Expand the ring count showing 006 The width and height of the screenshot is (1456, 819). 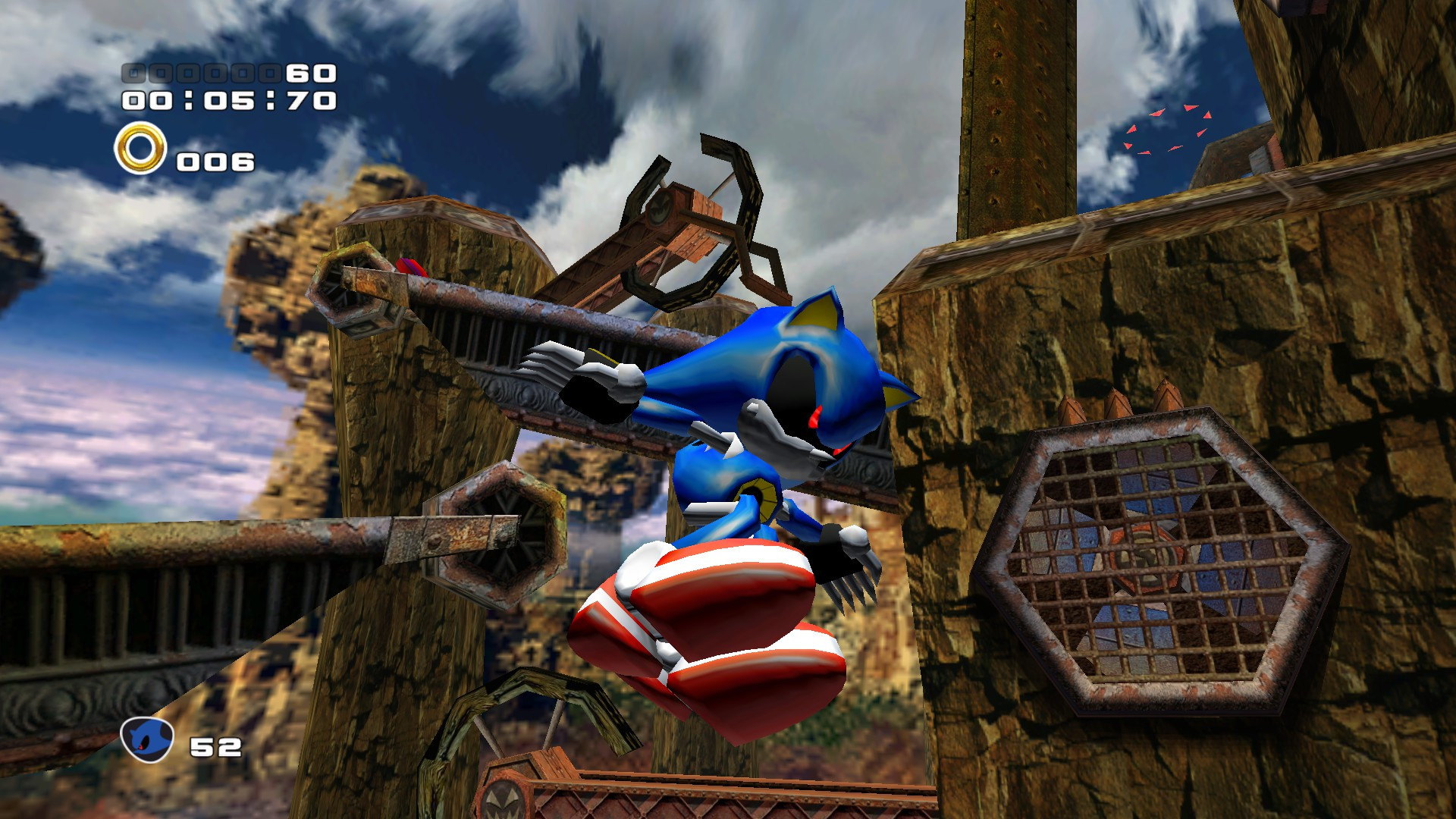pyautogui.click(x=214, y=161)
